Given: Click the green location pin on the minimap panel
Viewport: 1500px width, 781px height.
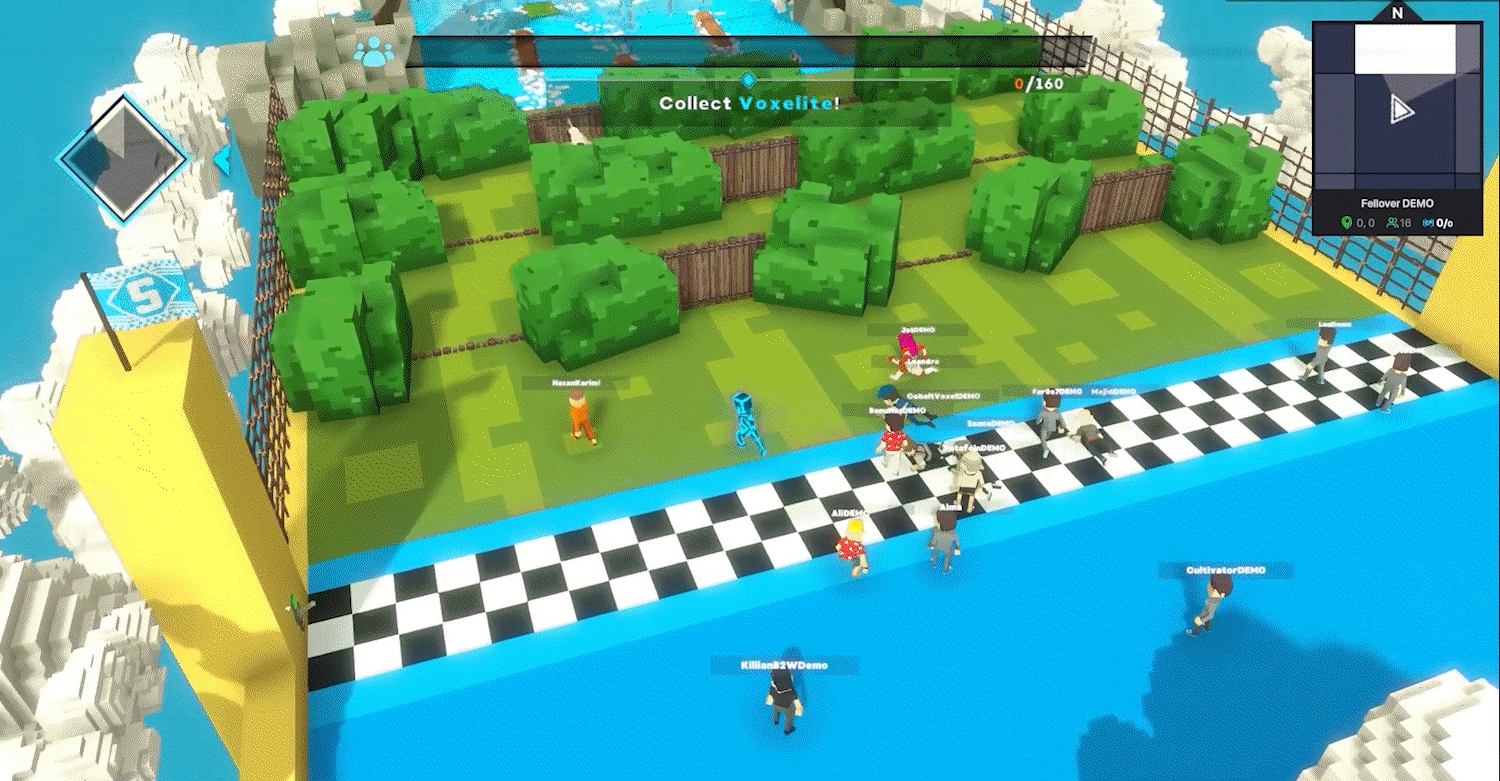Looking at the screenshot, I should [x=1346, y=223].
